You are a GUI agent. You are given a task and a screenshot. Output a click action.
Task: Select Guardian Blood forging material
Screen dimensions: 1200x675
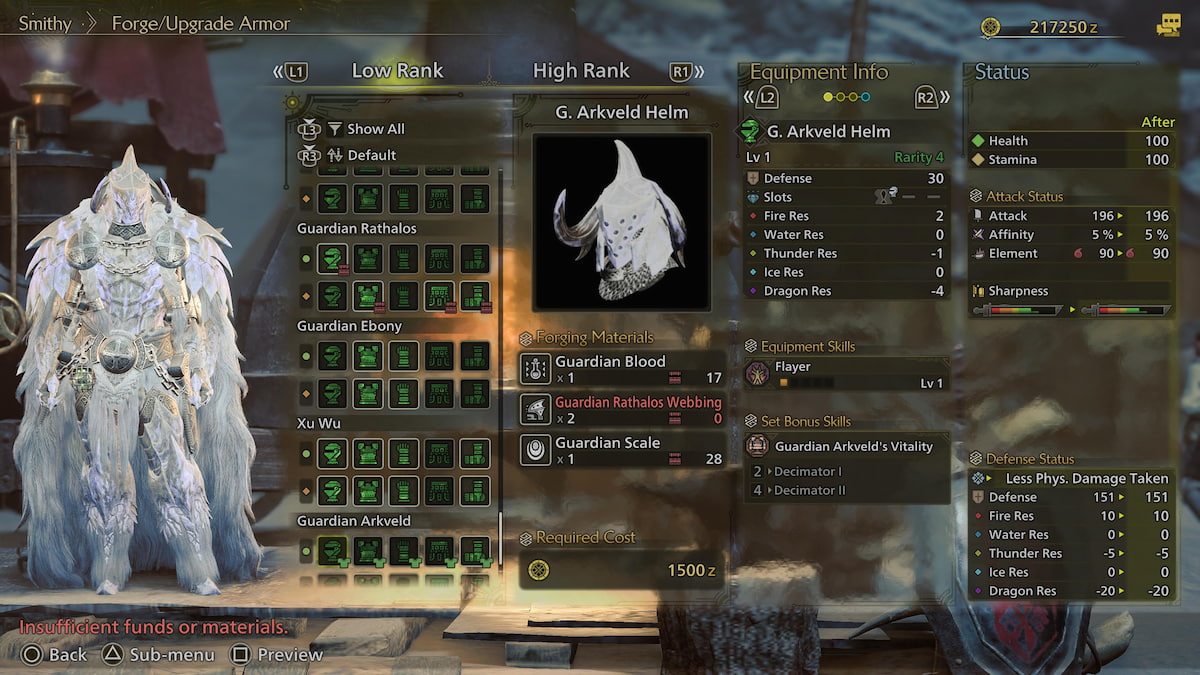[622, 369]
